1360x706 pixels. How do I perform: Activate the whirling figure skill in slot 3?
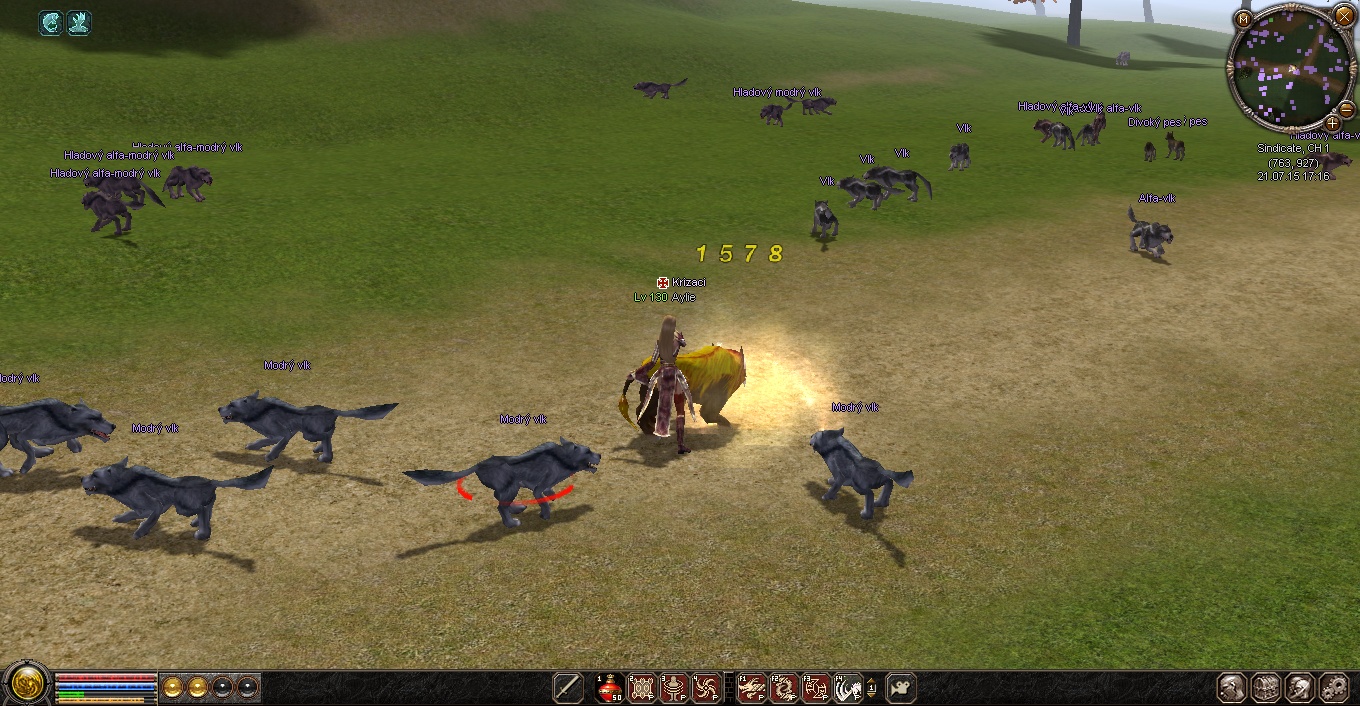pos(674,688)
